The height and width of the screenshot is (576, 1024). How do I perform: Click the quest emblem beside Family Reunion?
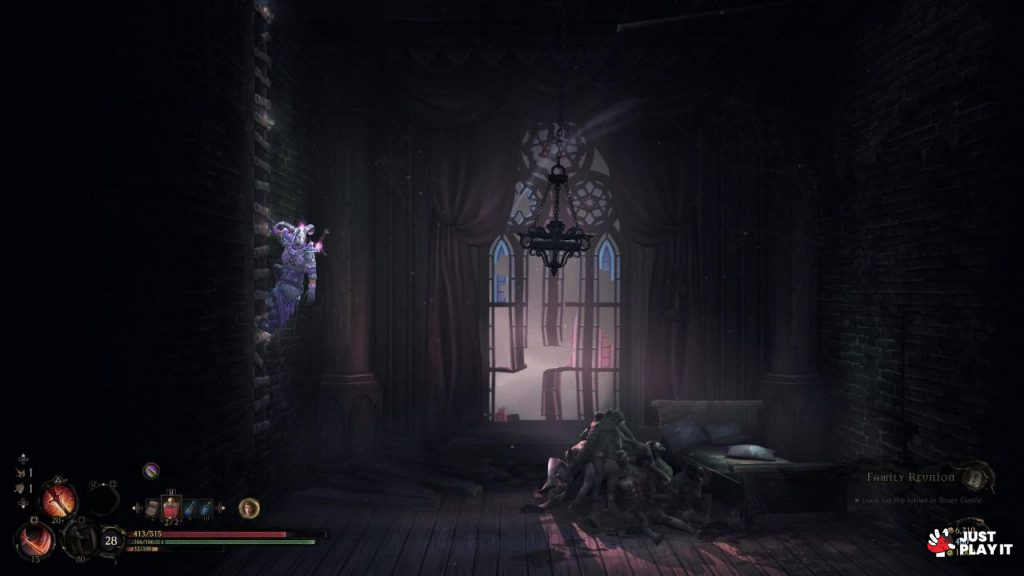(x=971, y=474)
